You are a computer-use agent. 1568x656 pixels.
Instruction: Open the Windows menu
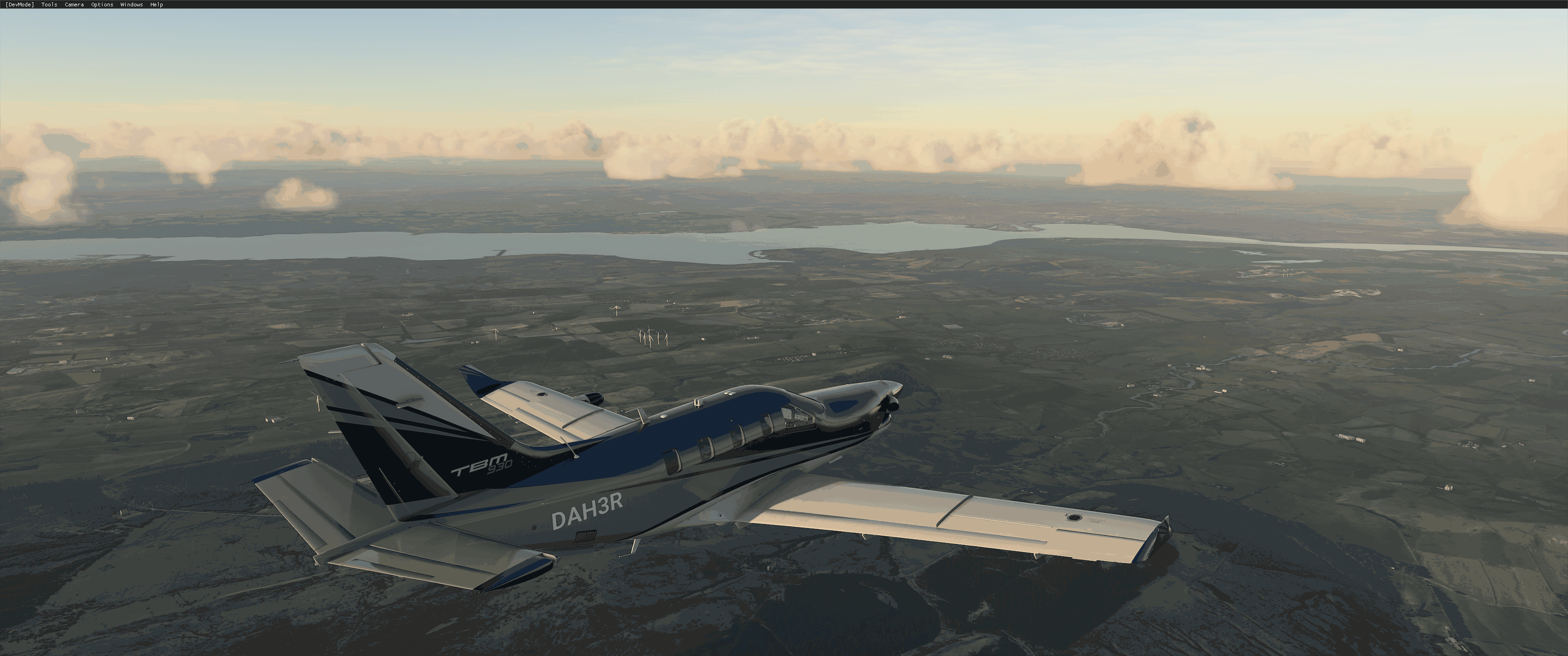coord(131,4)
